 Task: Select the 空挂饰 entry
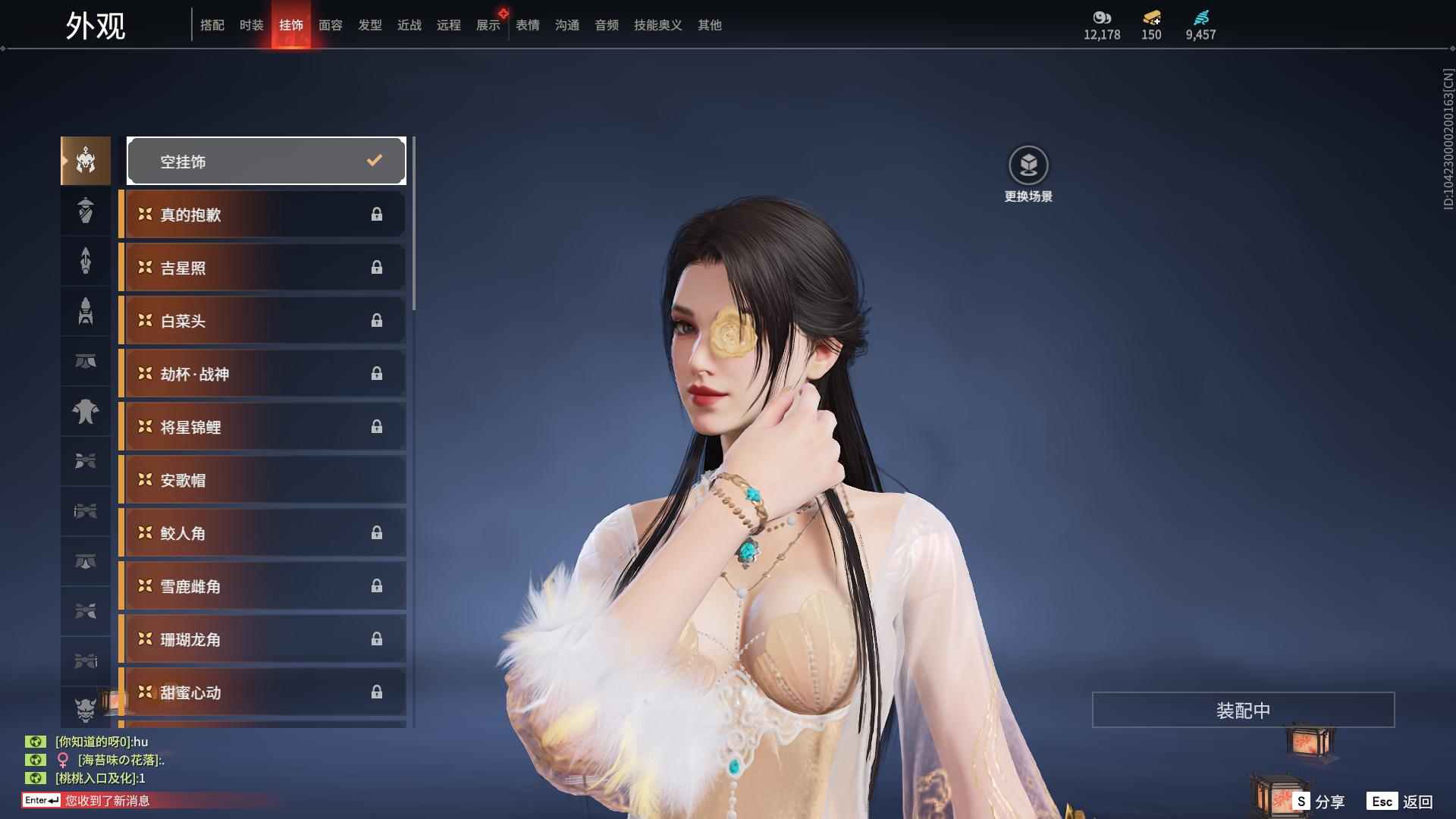coord(266,161)
